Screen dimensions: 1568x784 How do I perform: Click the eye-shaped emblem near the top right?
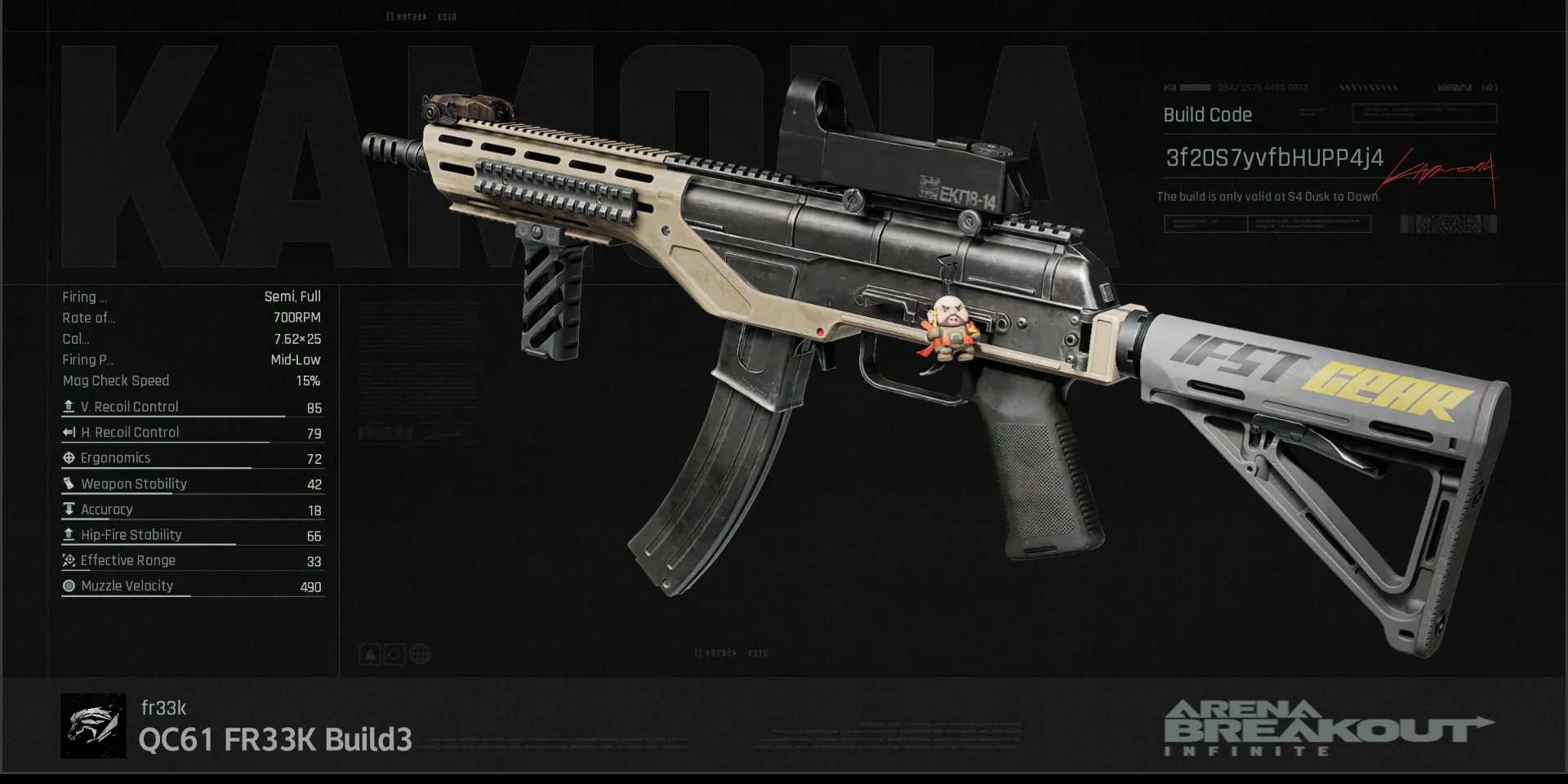pyautogui.click(x=1489, y=87)
